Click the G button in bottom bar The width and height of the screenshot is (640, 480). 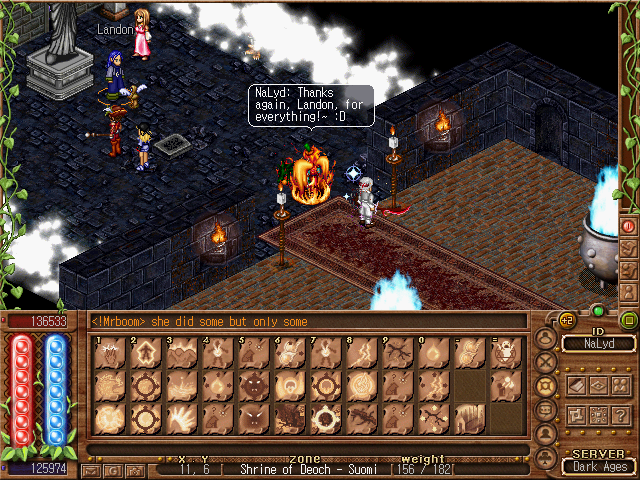[113, 469]
